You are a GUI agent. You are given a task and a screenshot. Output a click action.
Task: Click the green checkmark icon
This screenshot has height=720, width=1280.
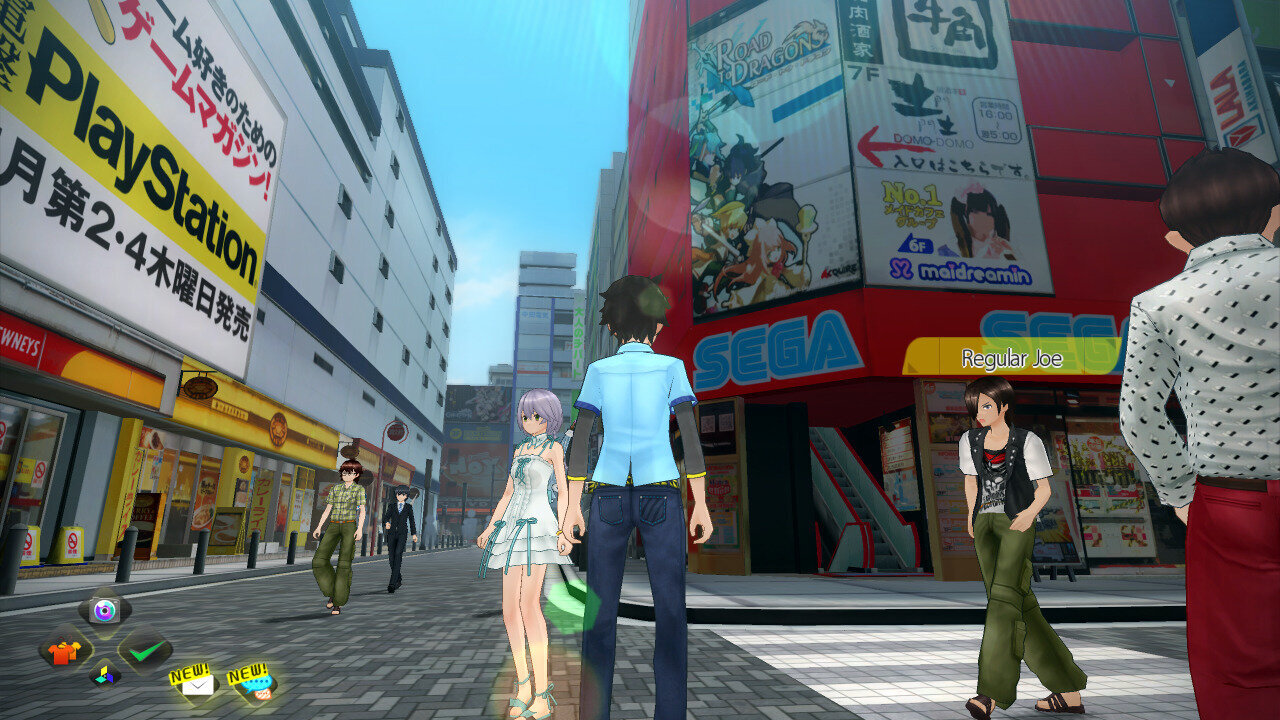(x=146, y=651)
